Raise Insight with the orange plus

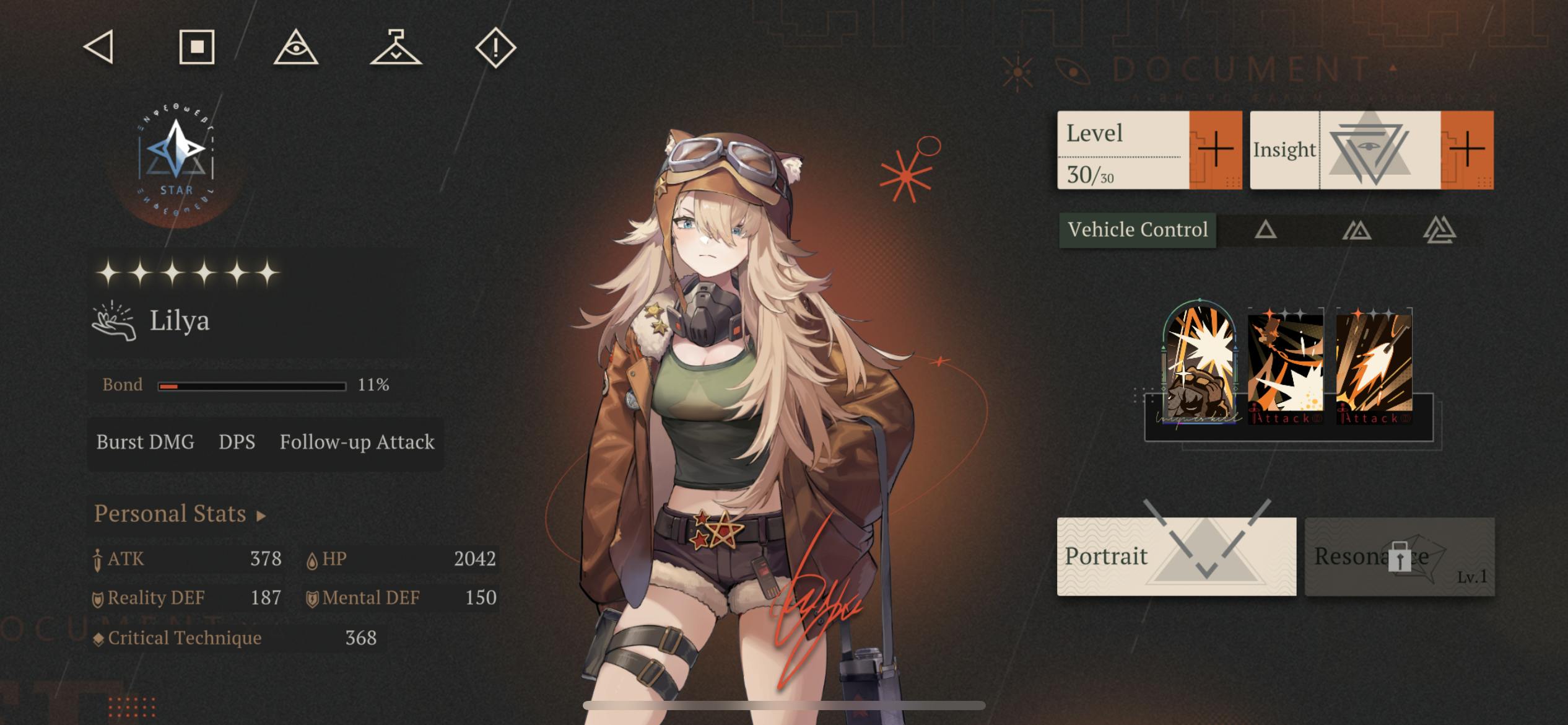[1466, 150]
